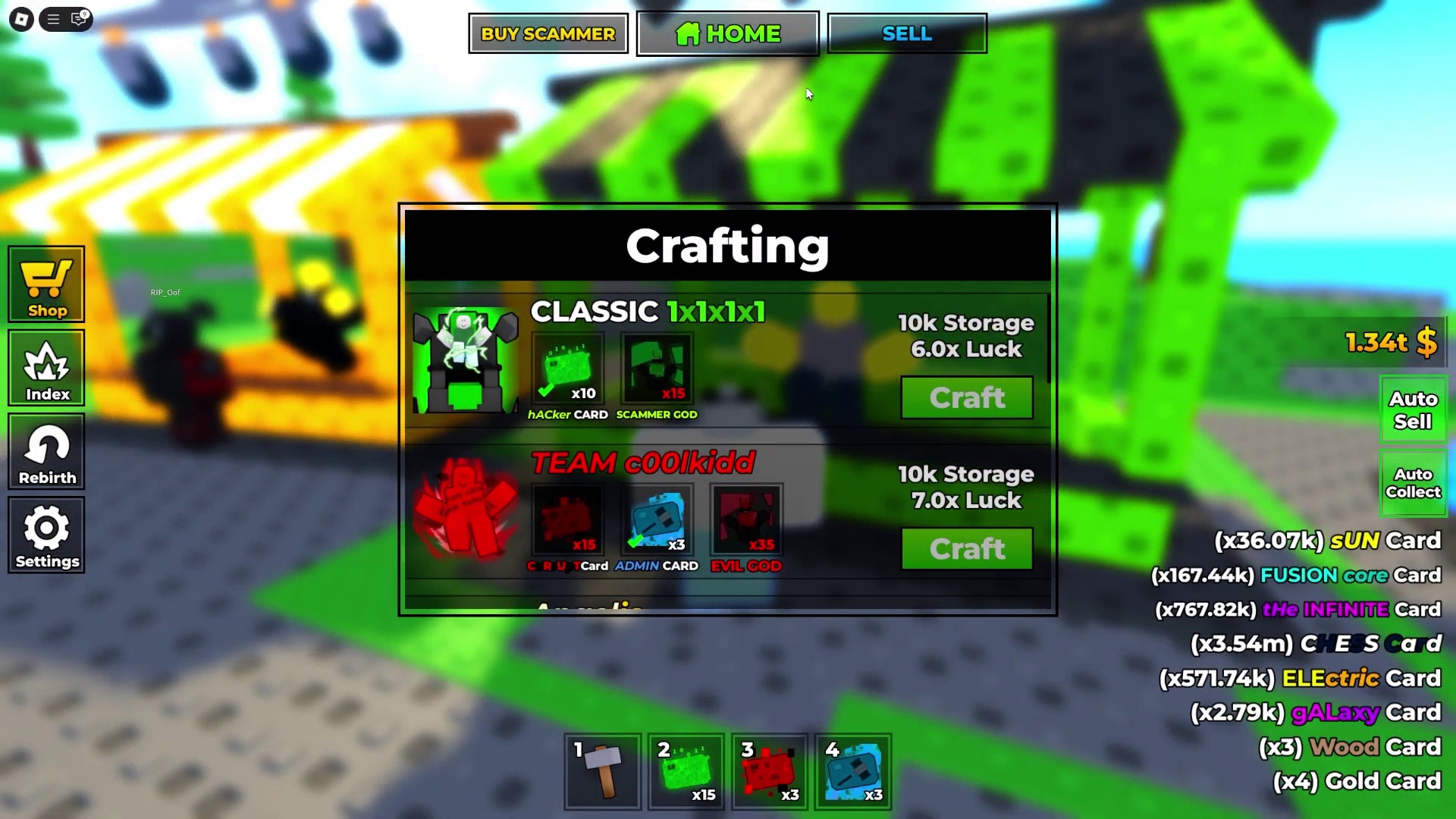Click the Sell button at top
This screenshot has height=819, width=1456.
[907, 34]
